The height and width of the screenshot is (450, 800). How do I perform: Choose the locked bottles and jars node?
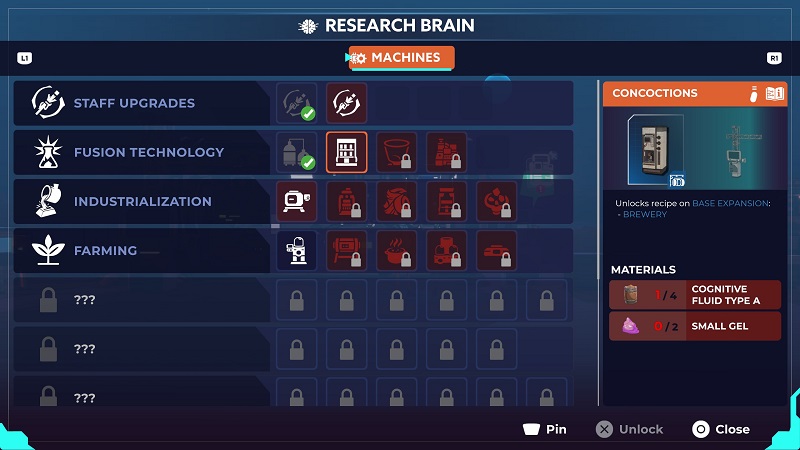tap(446, 152)
